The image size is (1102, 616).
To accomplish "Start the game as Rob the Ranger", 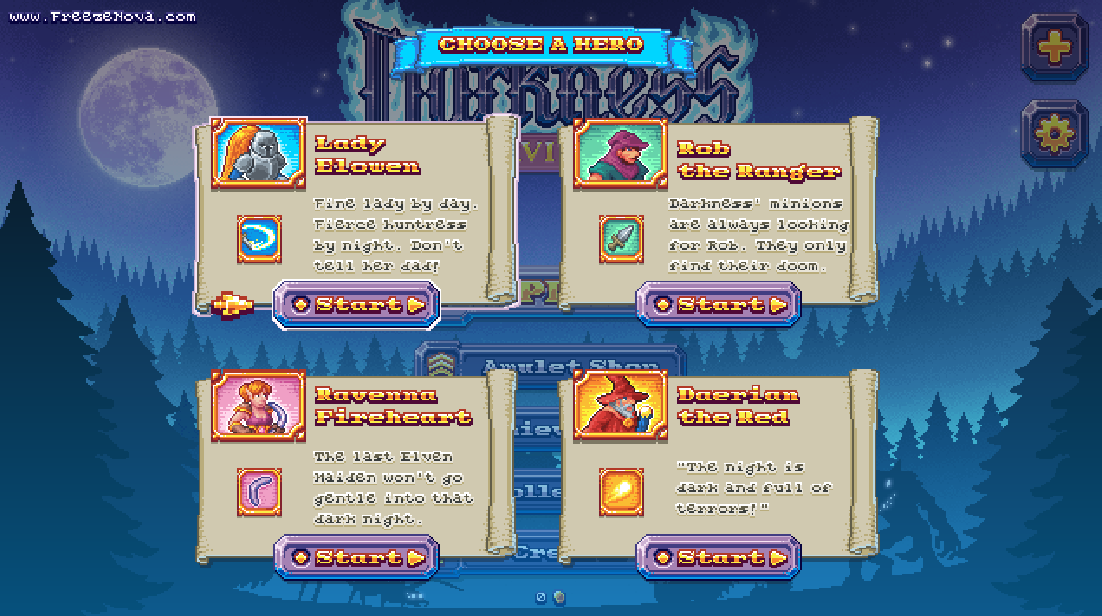I will (718, 304).
